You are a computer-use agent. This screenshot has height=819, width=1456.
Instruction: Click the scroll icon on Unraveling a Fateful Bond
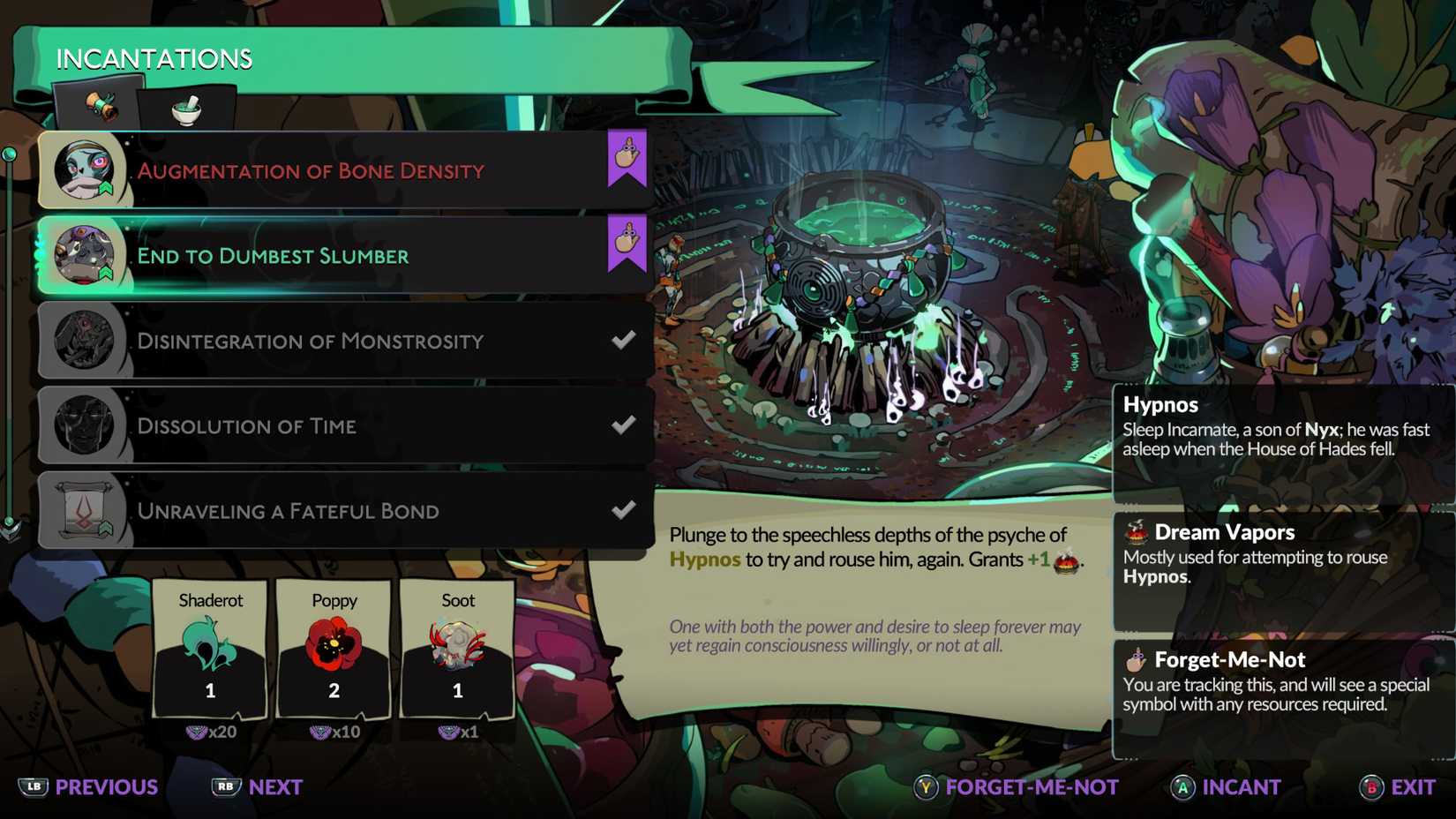click(85, 509)
